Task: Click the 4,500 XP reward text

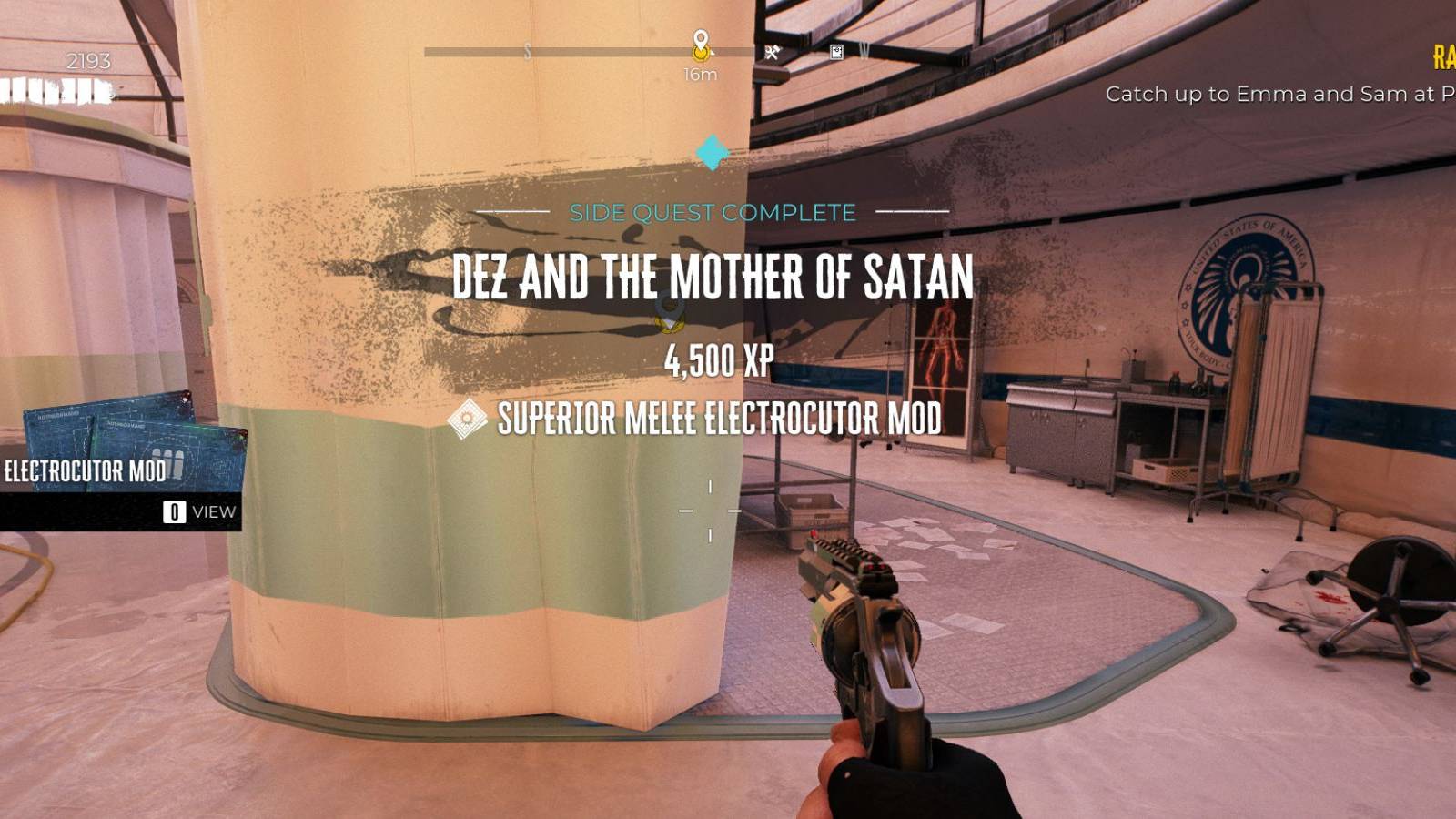Action: 717,362
